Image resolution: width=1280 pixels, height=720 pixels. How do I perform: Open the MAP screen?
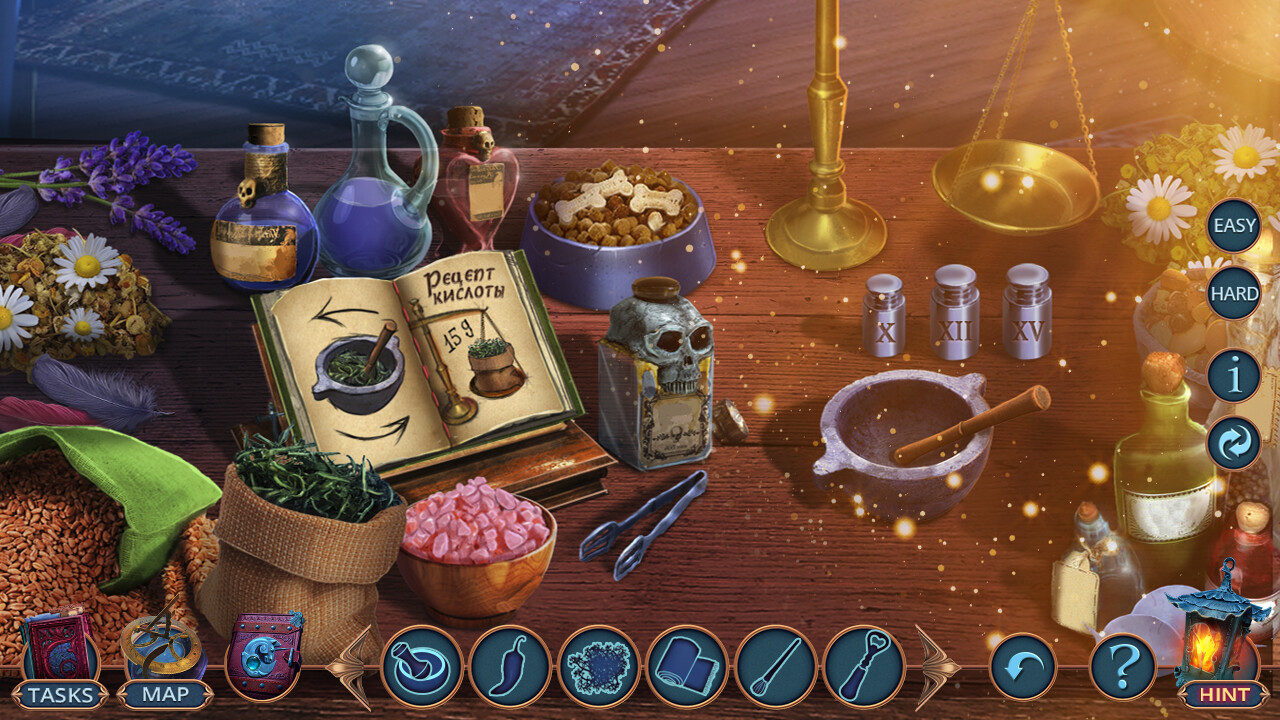coord(166,692)
